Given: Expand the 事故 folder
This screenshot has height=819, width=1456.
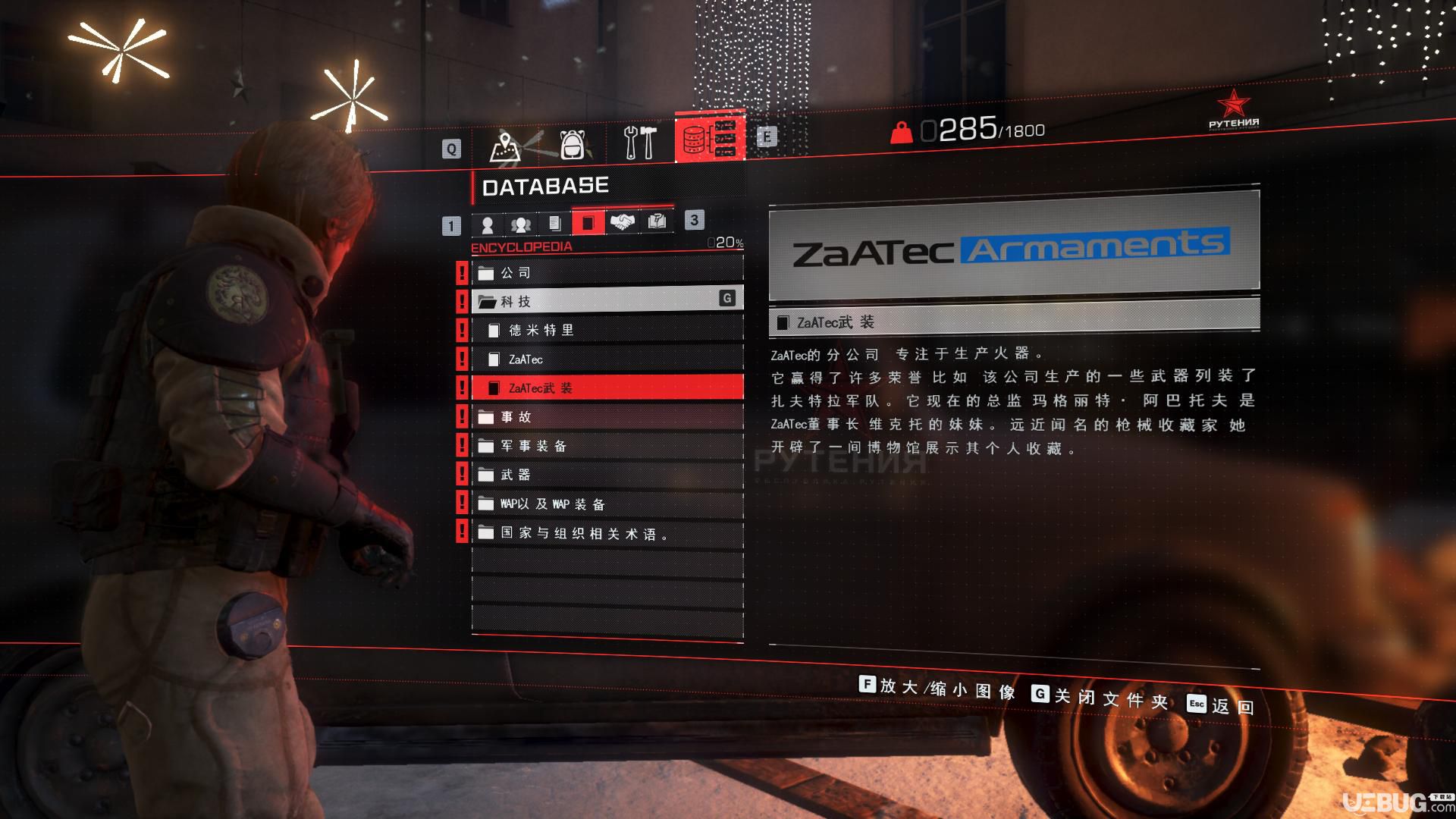Looking at the screenshot, I should (607, 416).
